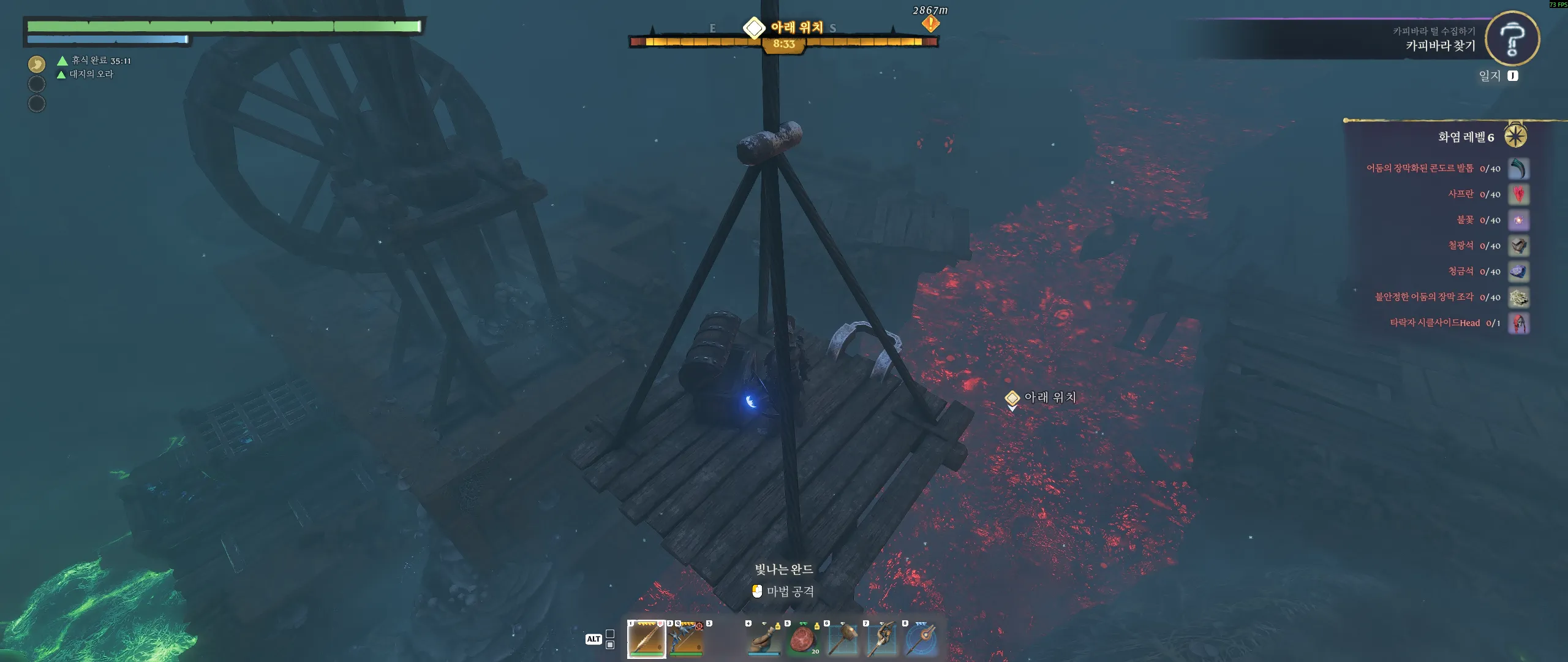Click the 휴식 완료 rested buff icon
The width and height of the screenshot is (1568, 662).
coord(37,64)
